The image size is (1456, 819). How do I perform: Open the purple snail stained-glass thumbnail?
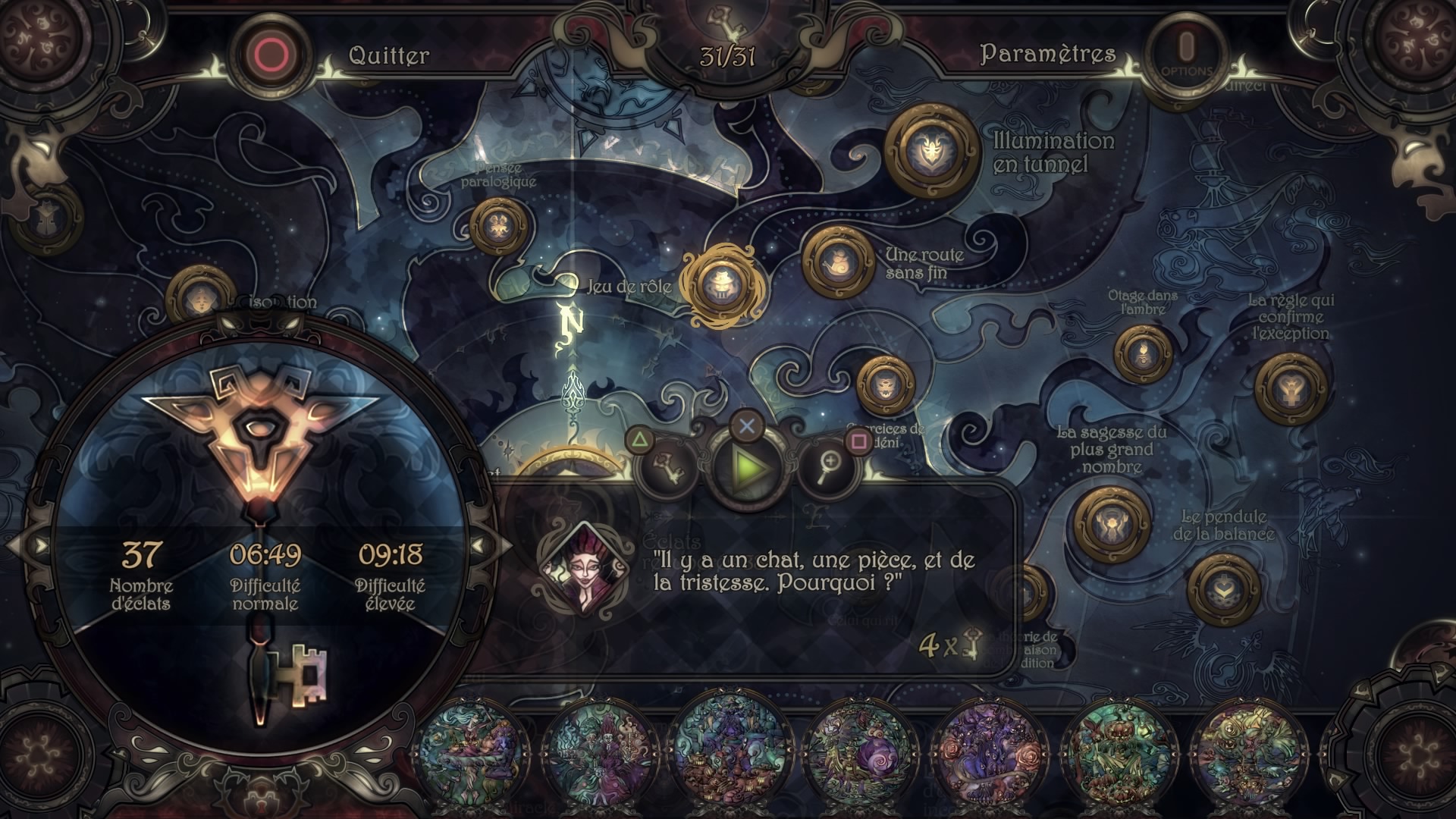(858, 747)
